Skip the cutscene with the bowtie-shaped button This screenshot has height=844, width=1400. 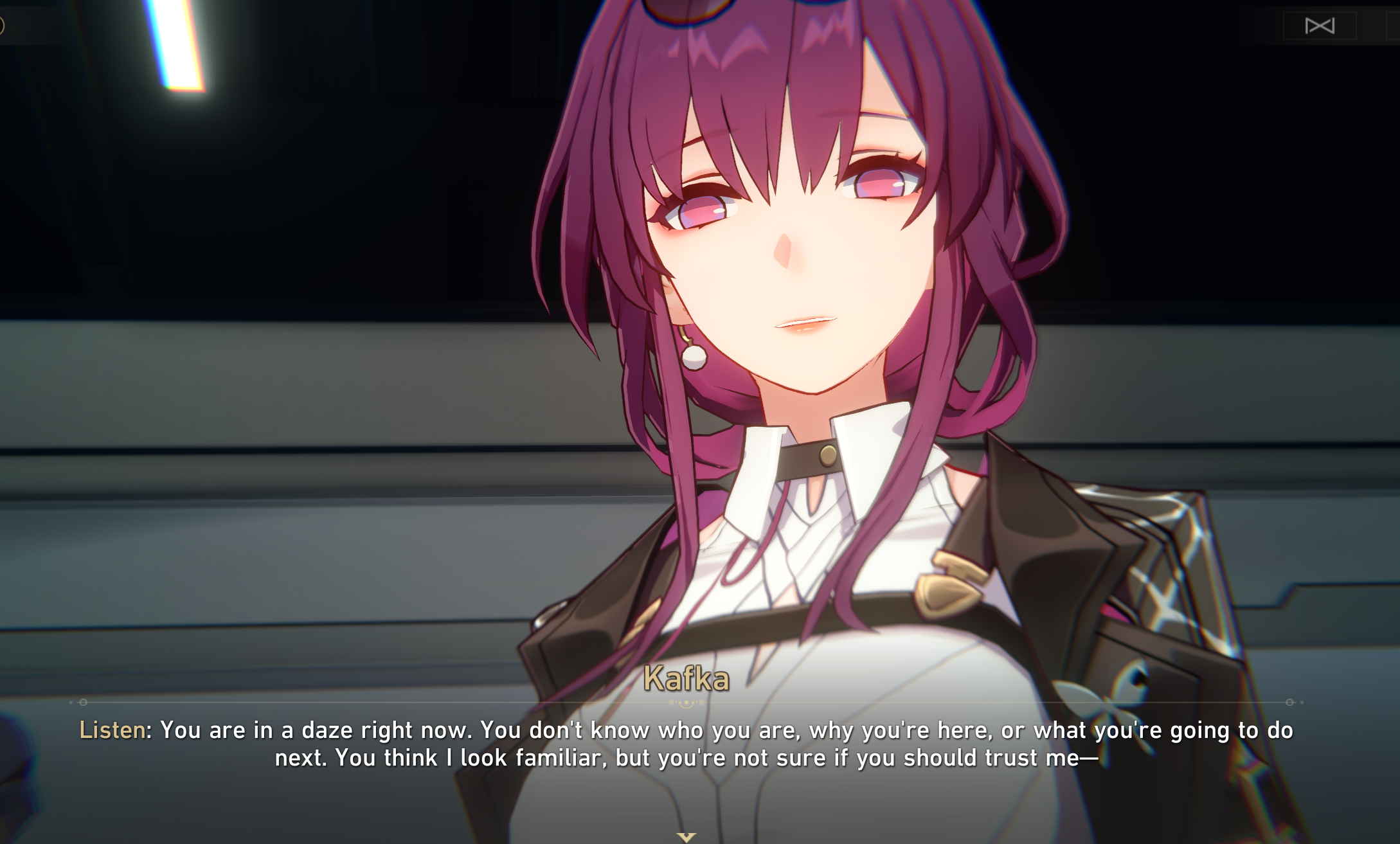coord(1320,26)
